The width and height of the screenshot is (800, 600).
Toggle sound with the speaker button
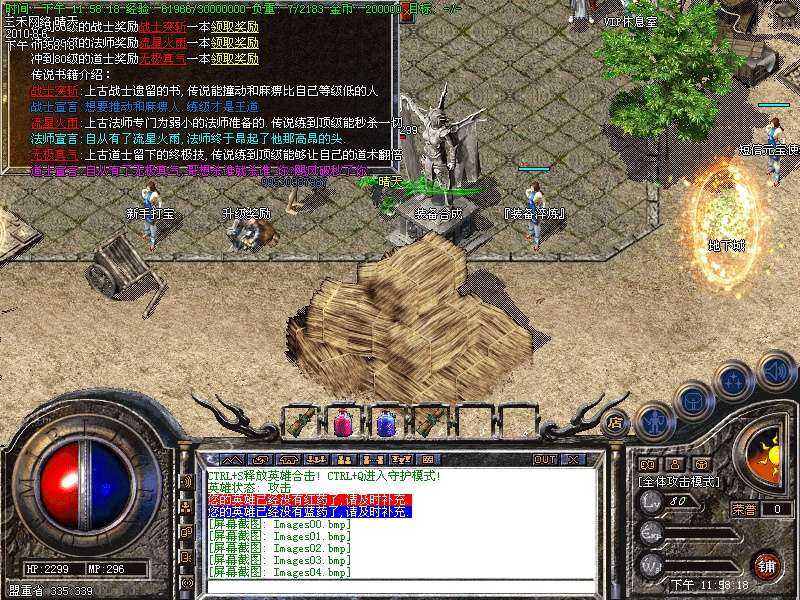tap(775, 372)
